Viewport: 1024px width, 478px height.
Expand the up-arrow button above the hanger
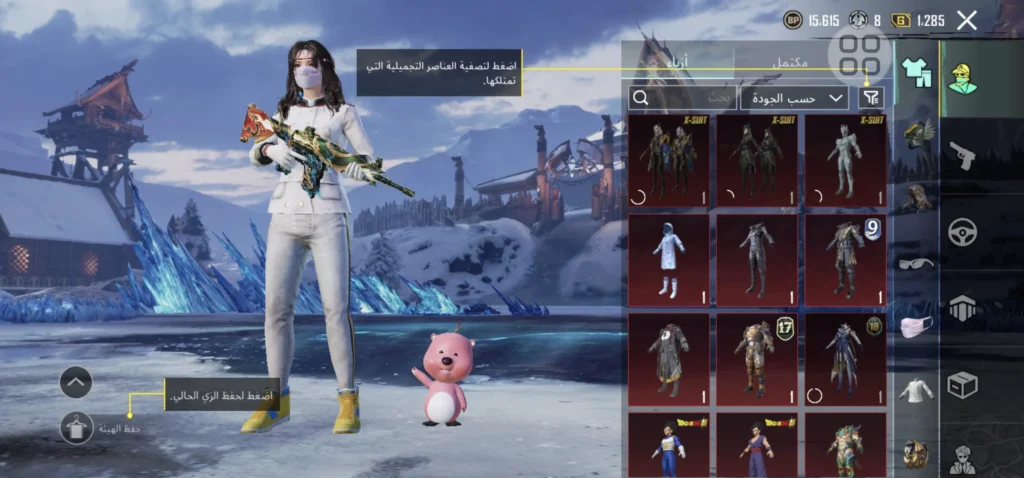tap(76, 381)
